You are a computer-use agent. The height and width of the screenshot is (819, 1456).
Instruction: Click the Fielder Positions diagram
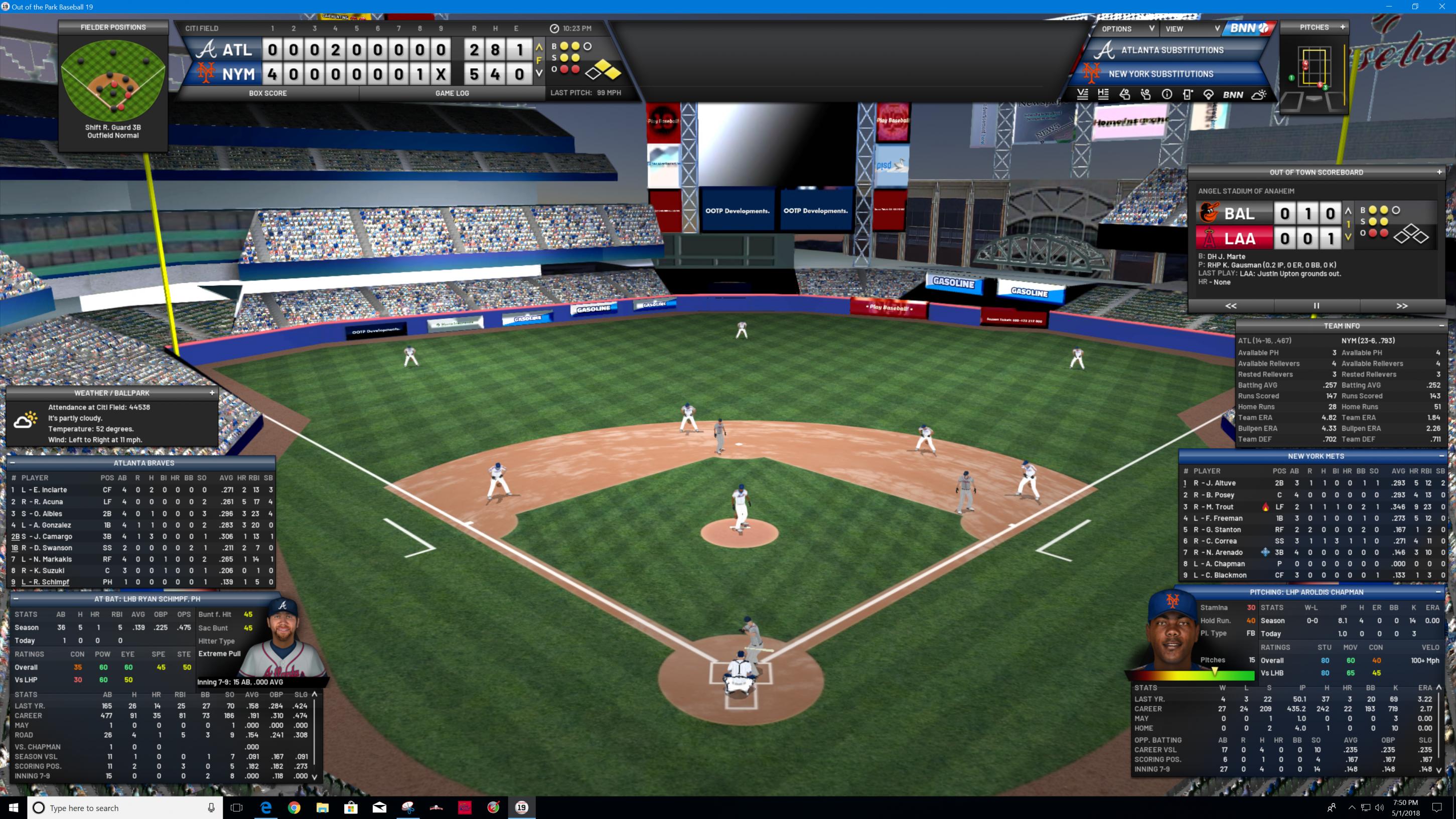click(113, 80)
